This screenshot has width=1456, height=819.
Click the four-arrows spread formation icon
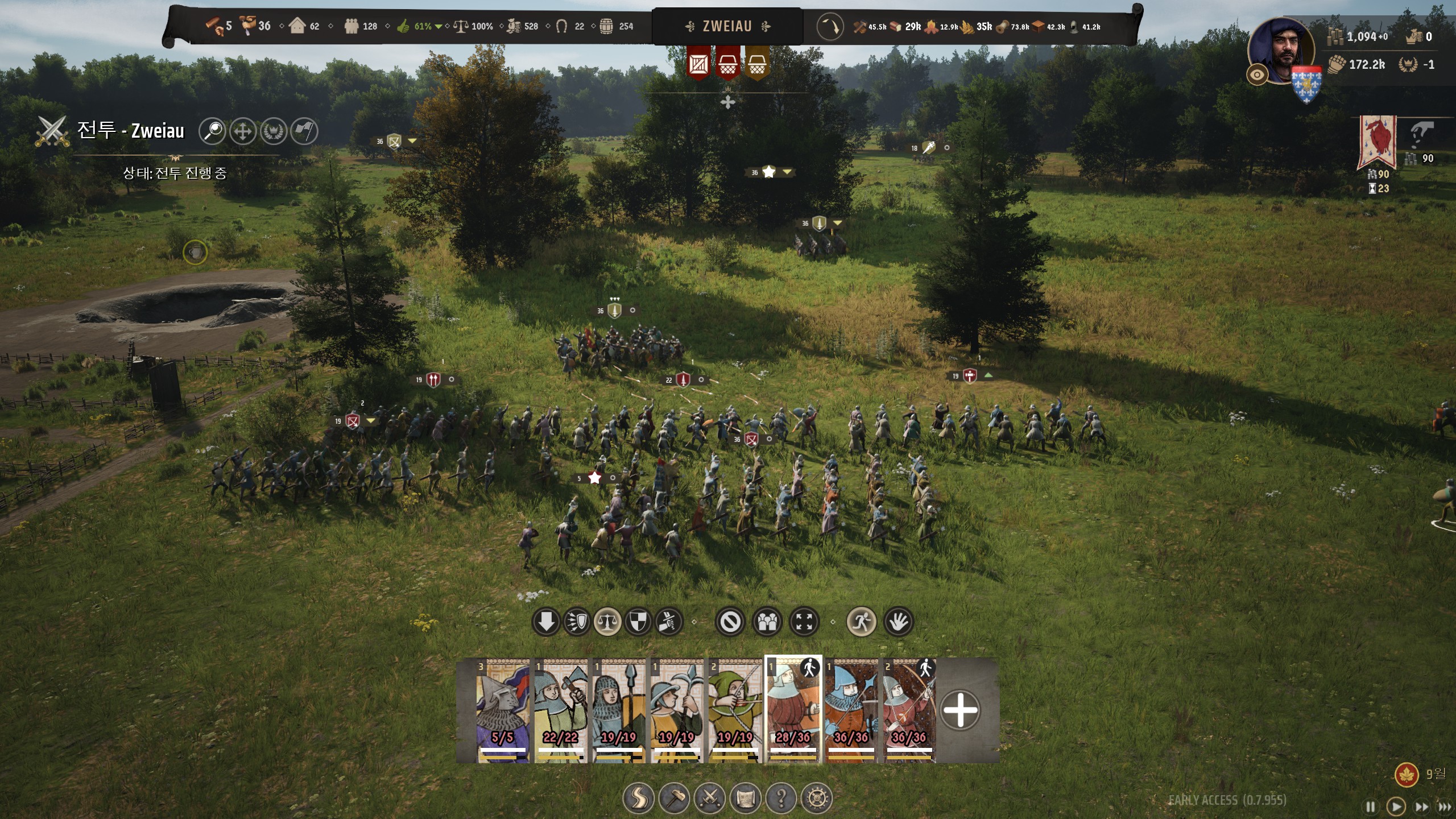point(804,622)
